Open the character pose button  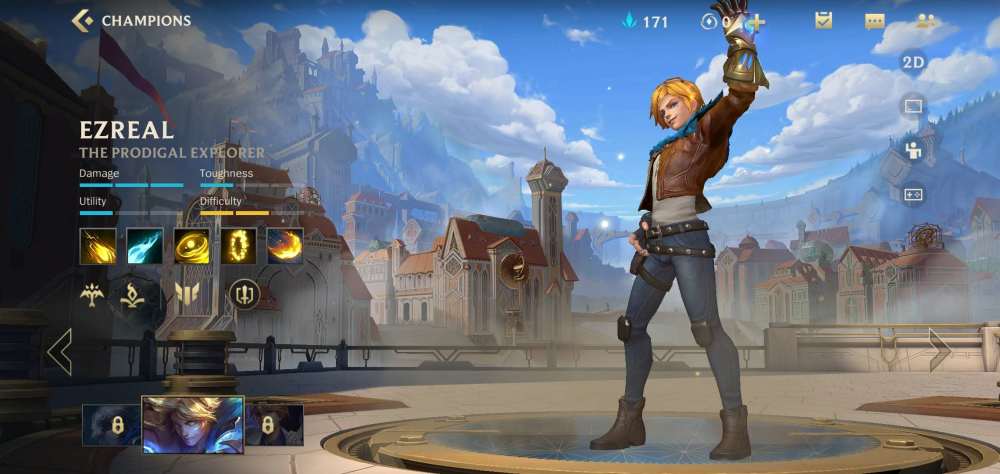click(913, 150)
